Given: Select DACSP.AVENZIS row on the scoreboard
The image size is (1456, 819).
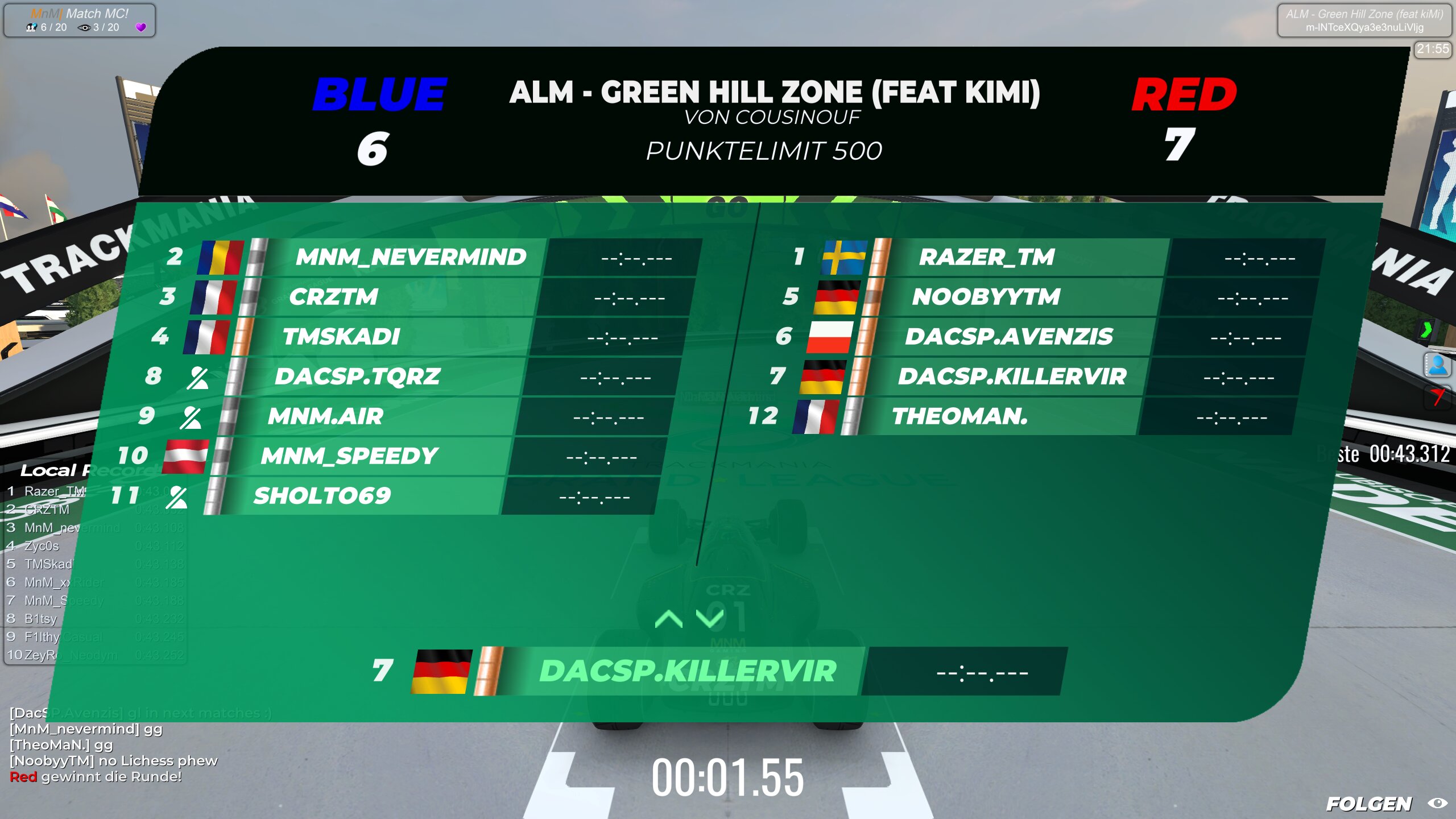Looking at the screenshot, I should click(x=1008, y=337).
